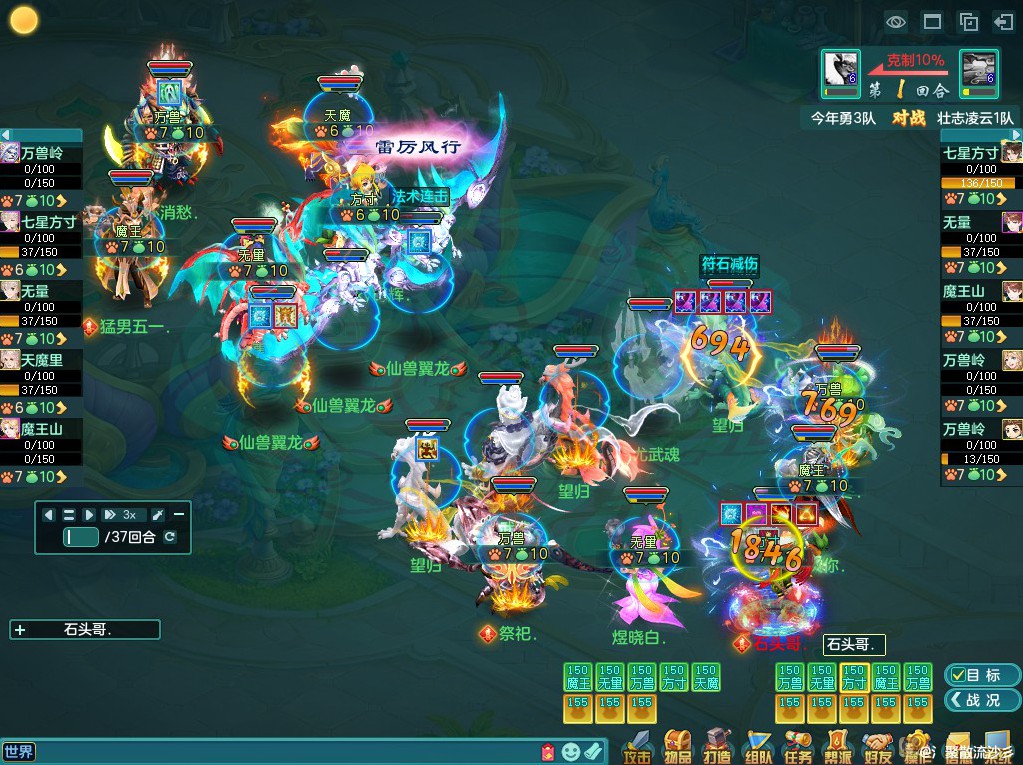Screen dimensions: 1023x765
Task: Confirm the round jump with the refresh arrow
Action: 170,537
